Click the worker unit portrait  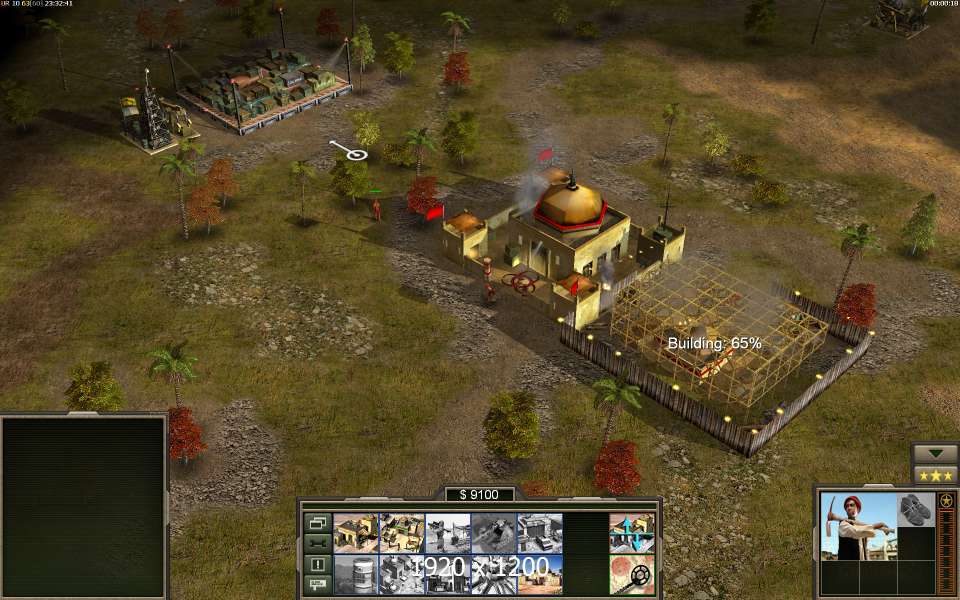tap(858, 525)
